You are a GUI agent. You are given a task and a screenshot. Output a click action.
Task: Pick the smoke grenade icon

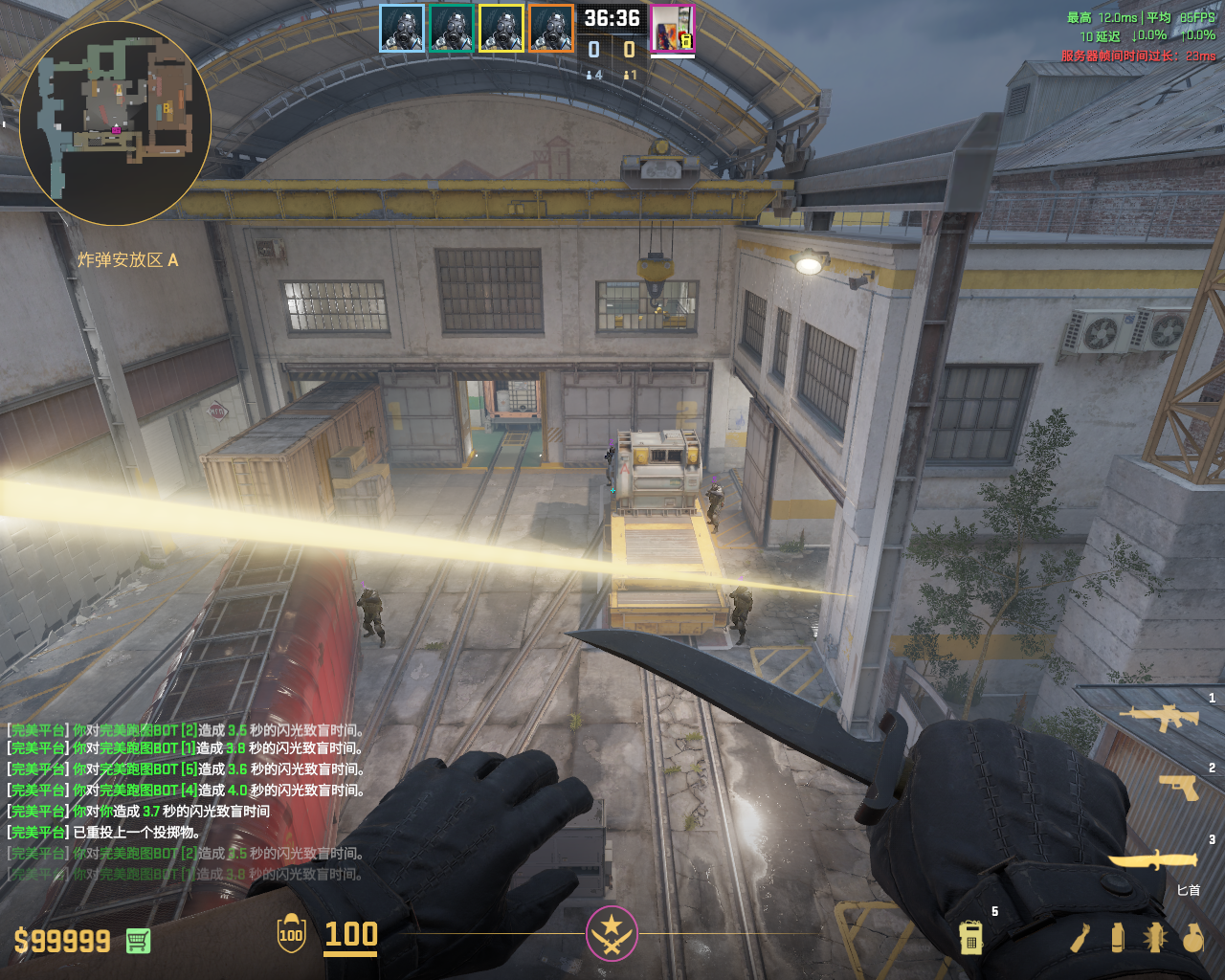[x=1117, y=937]
